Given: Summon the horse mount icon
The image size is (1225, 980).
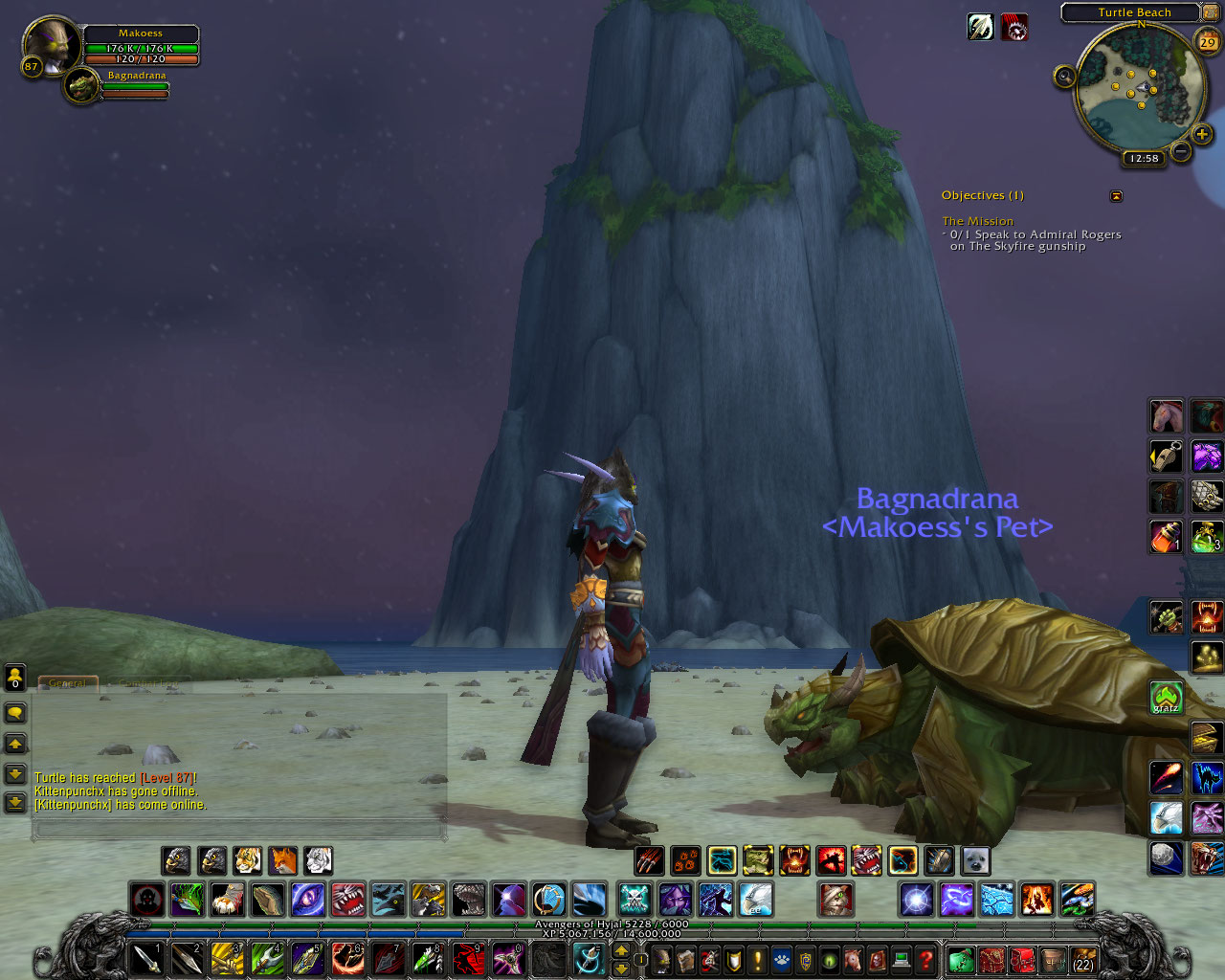Looking at the screenshot, I should [1166, 416].
